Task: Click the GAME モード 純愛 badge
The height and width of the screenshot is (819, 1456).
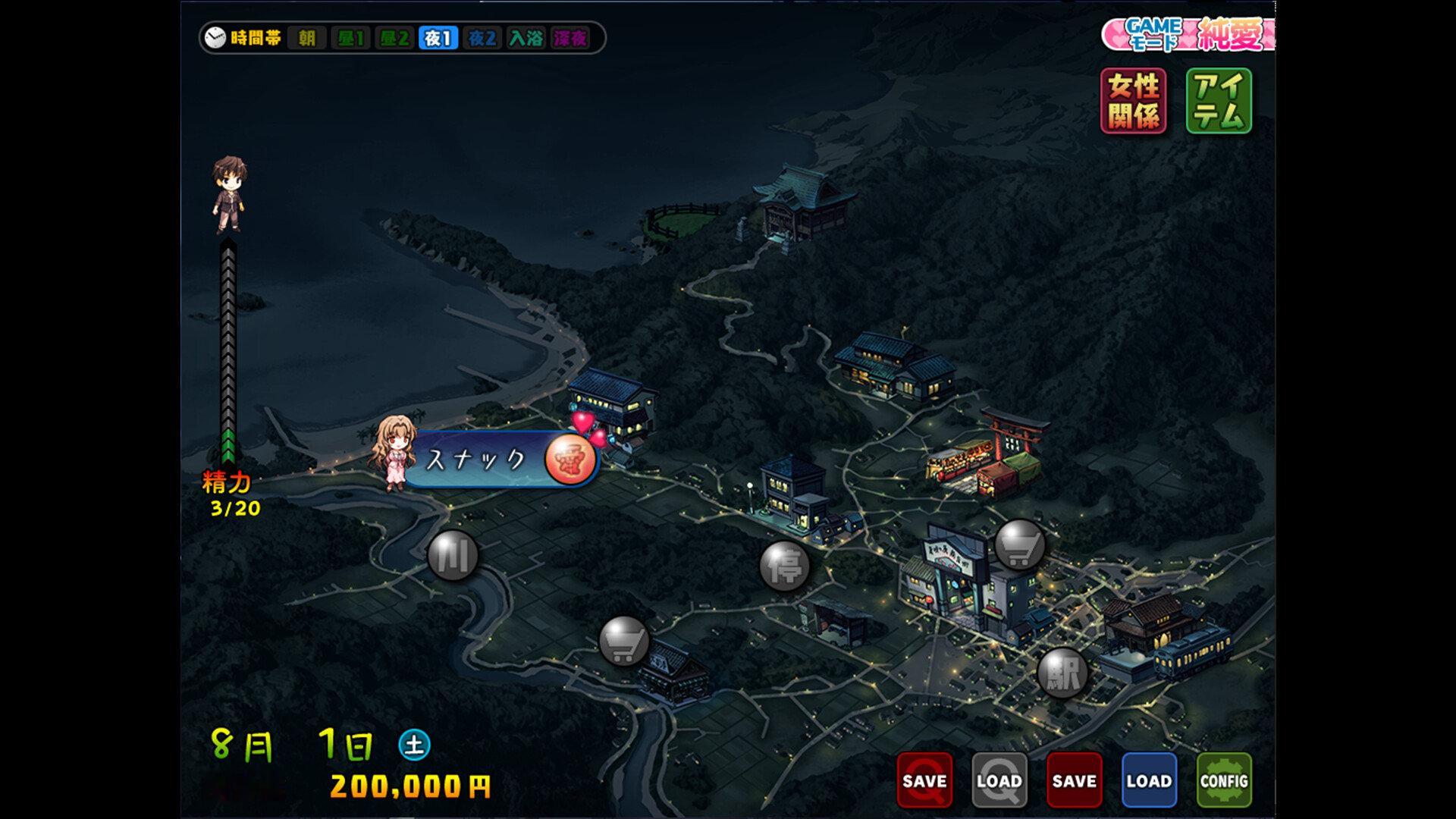Action: click(1188, 35)
